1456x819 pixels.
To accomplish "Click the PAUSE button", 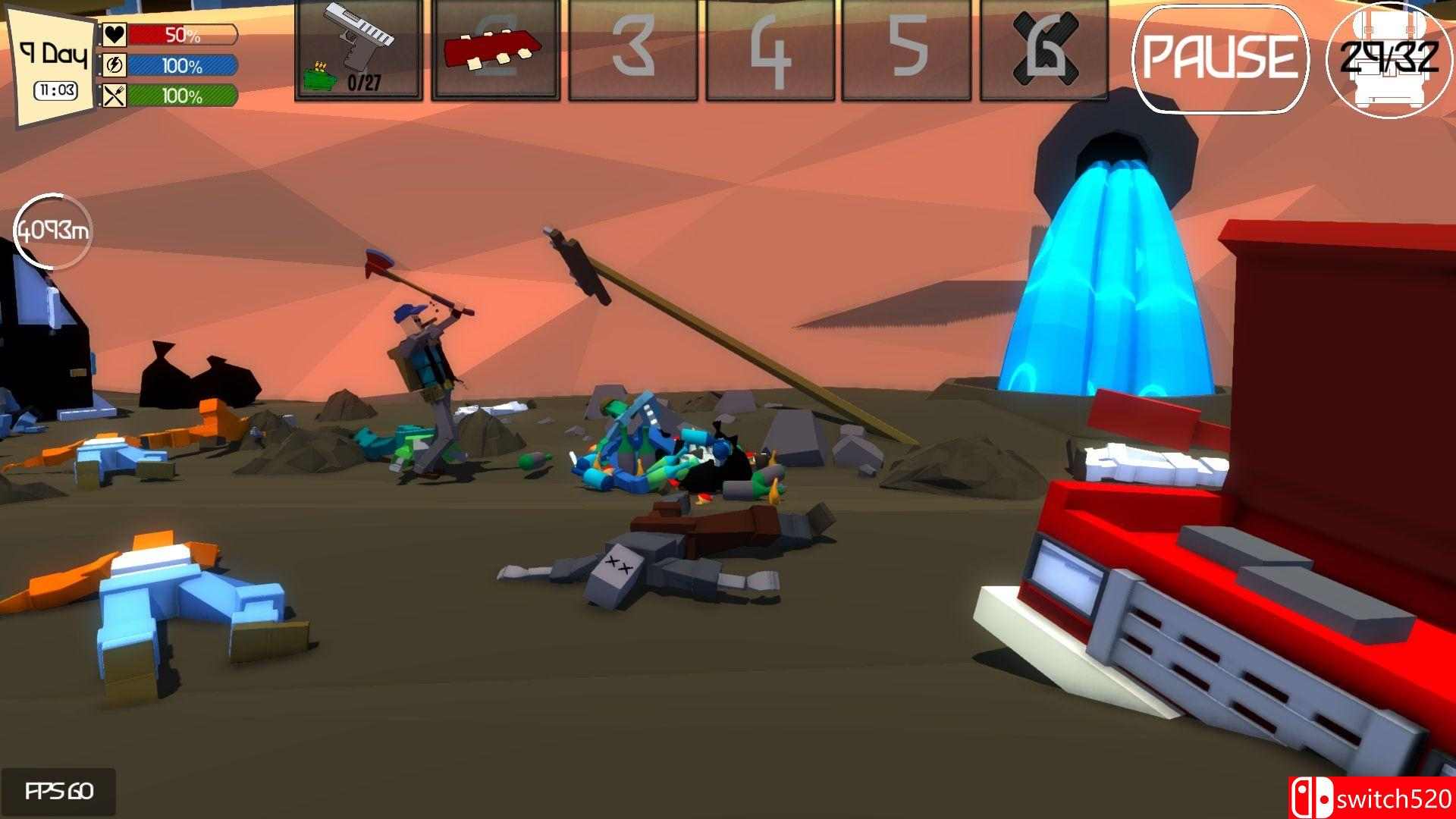I will pos(1219,58).
